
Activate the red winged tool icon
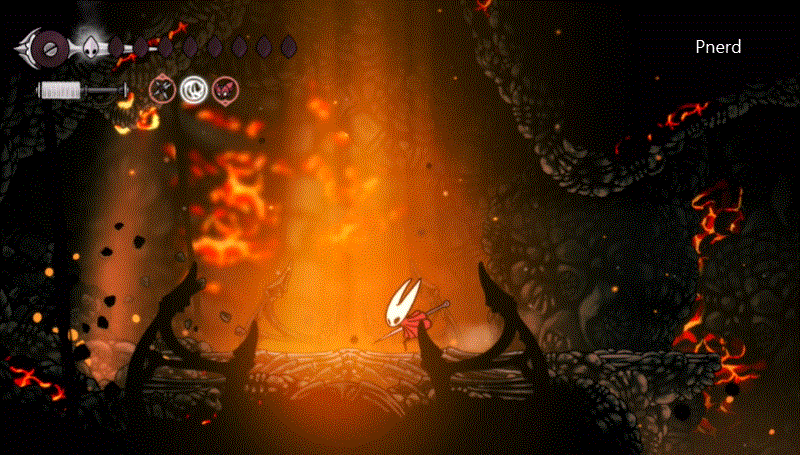[x=225, y=91]
